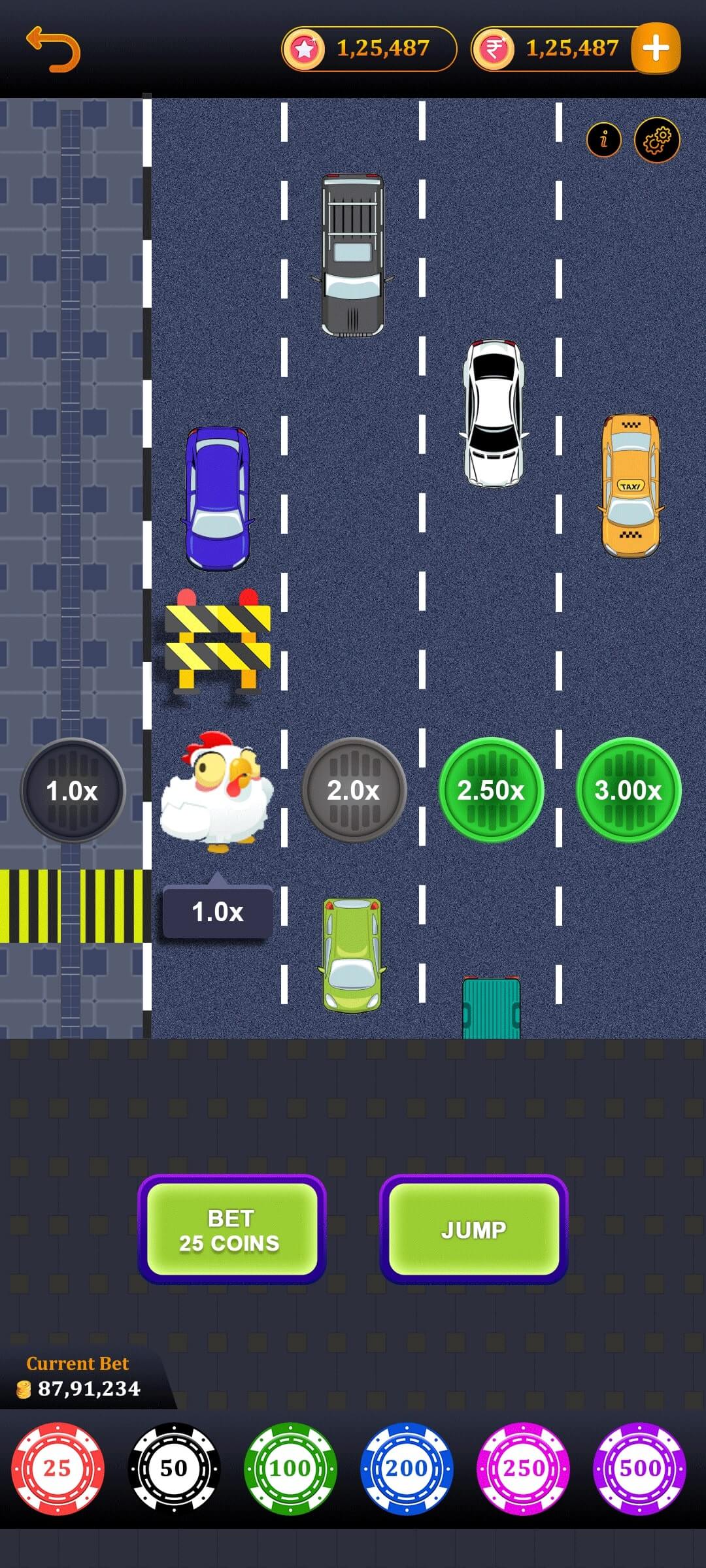Pick the purple 500 chip
Viewport: 706px width, 1568px height.
(x=639, y=1469)
